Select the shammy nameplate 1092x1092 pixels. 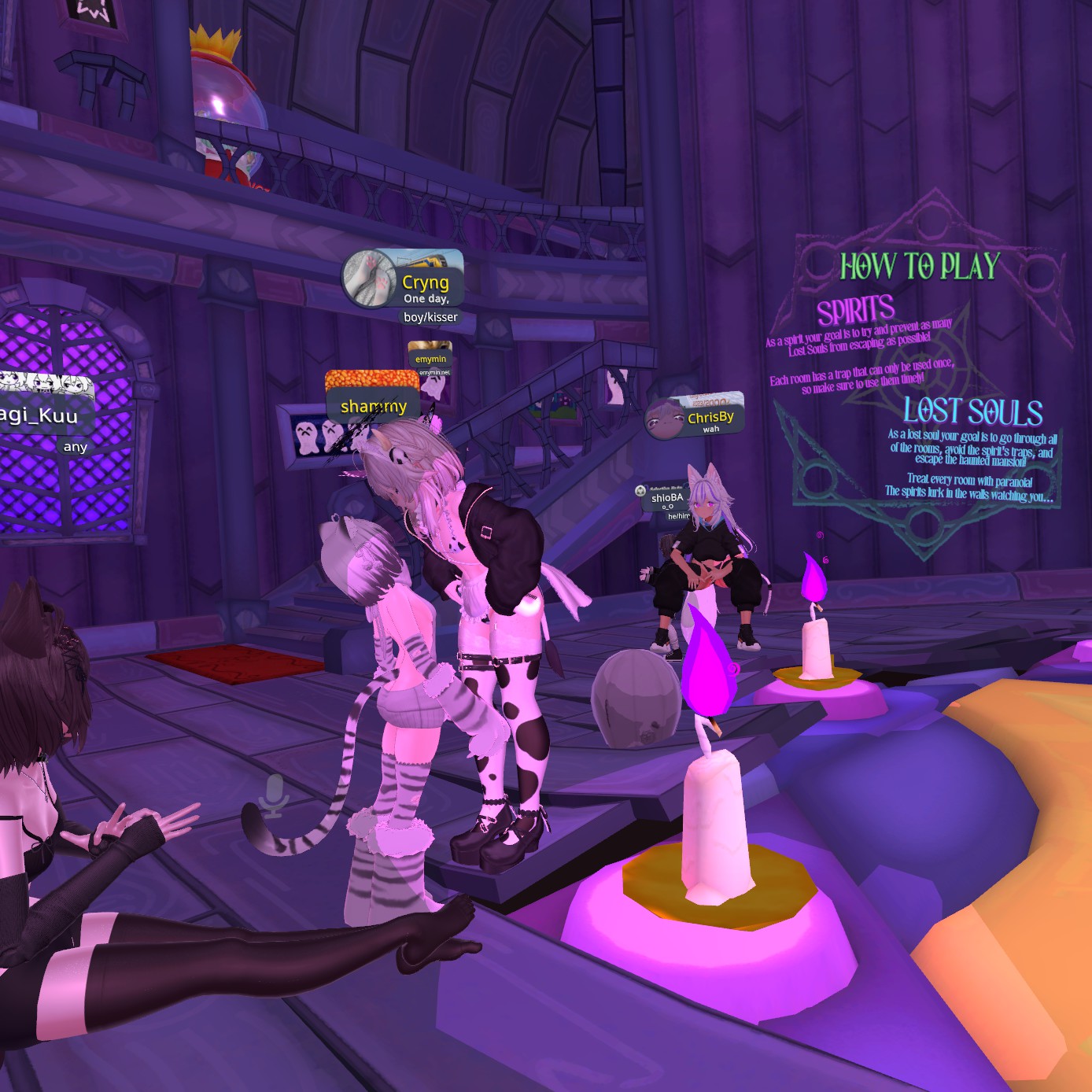(x=373, y=406)
